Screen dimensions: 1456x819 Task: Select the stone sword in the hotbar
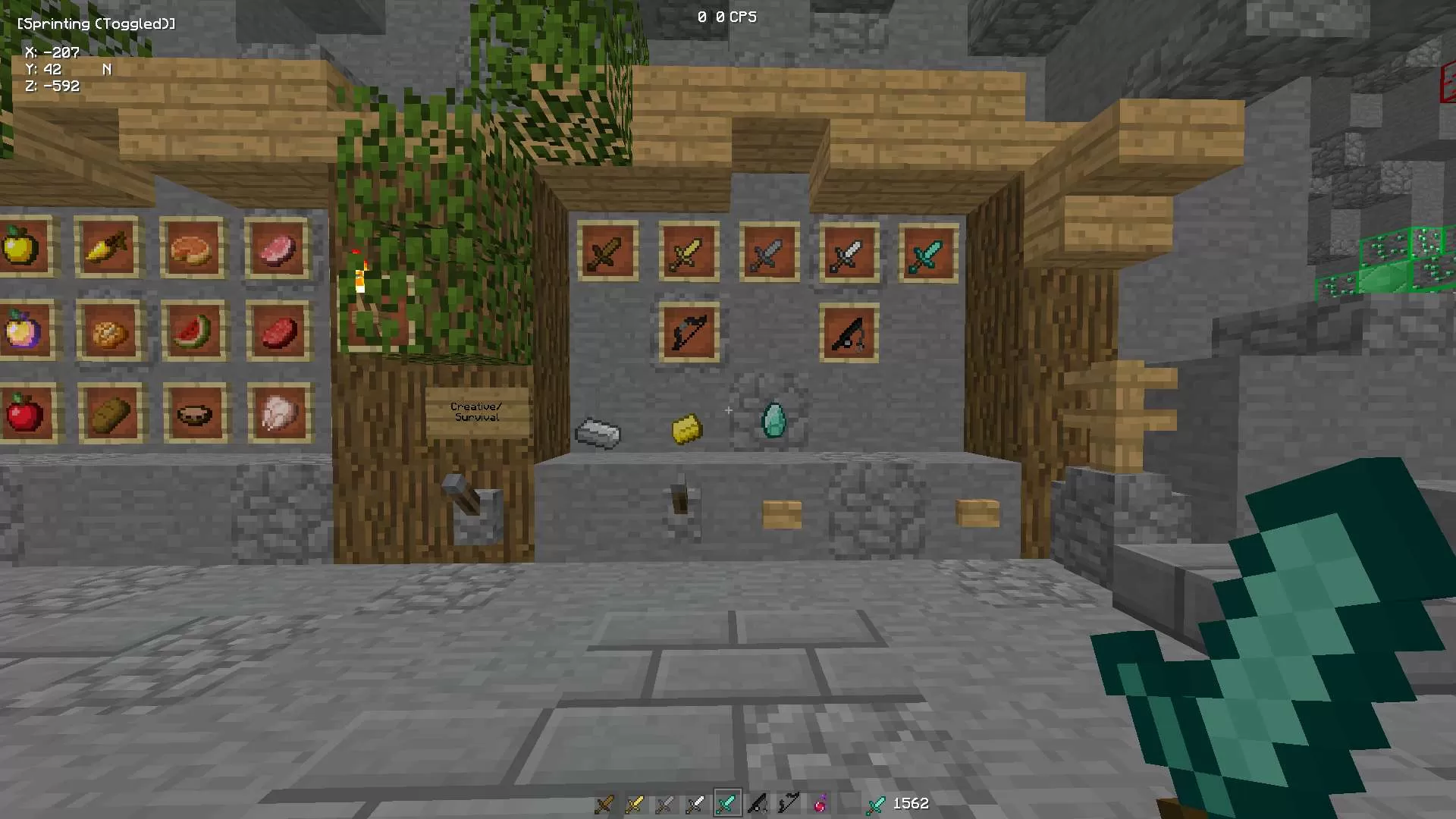[665, 803]
